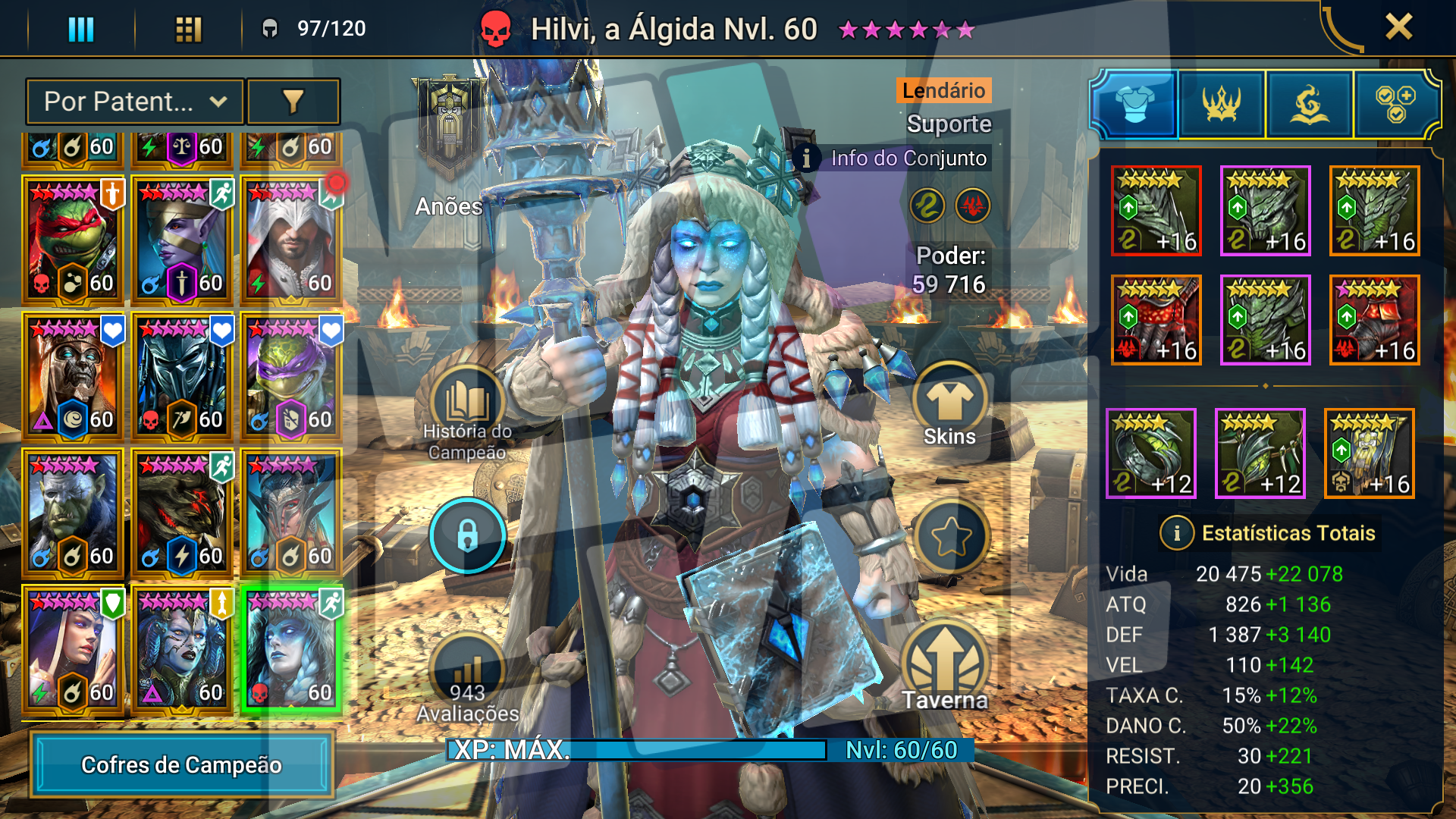This screenshot has height=819, width=1456.
Task: Open the Cofres de Campeão button
Action: pyautogui.click(x=182, y=764)
